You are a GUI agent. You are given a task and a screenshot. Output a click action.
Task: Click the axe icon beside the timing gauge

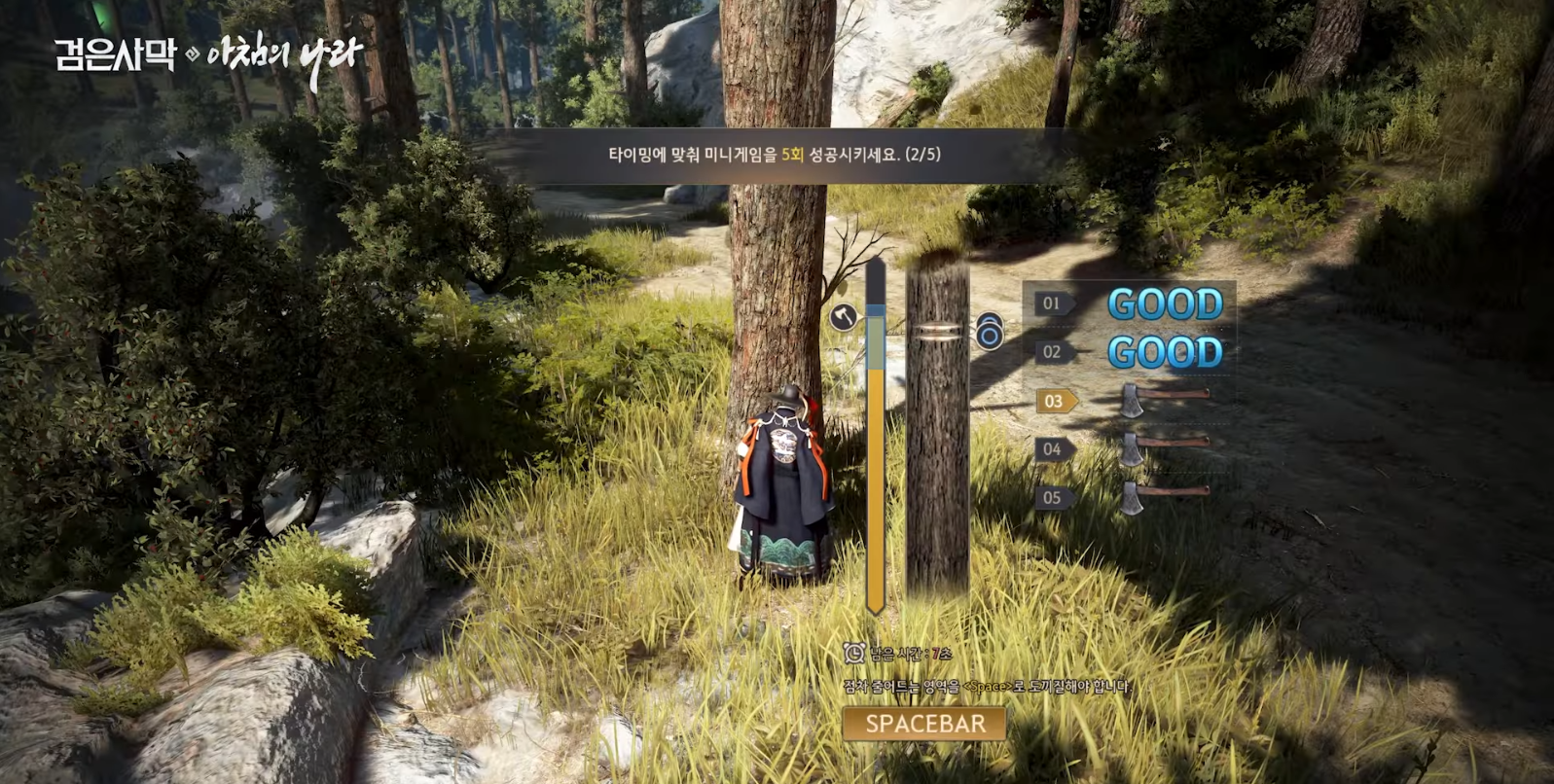pos(843,317)
